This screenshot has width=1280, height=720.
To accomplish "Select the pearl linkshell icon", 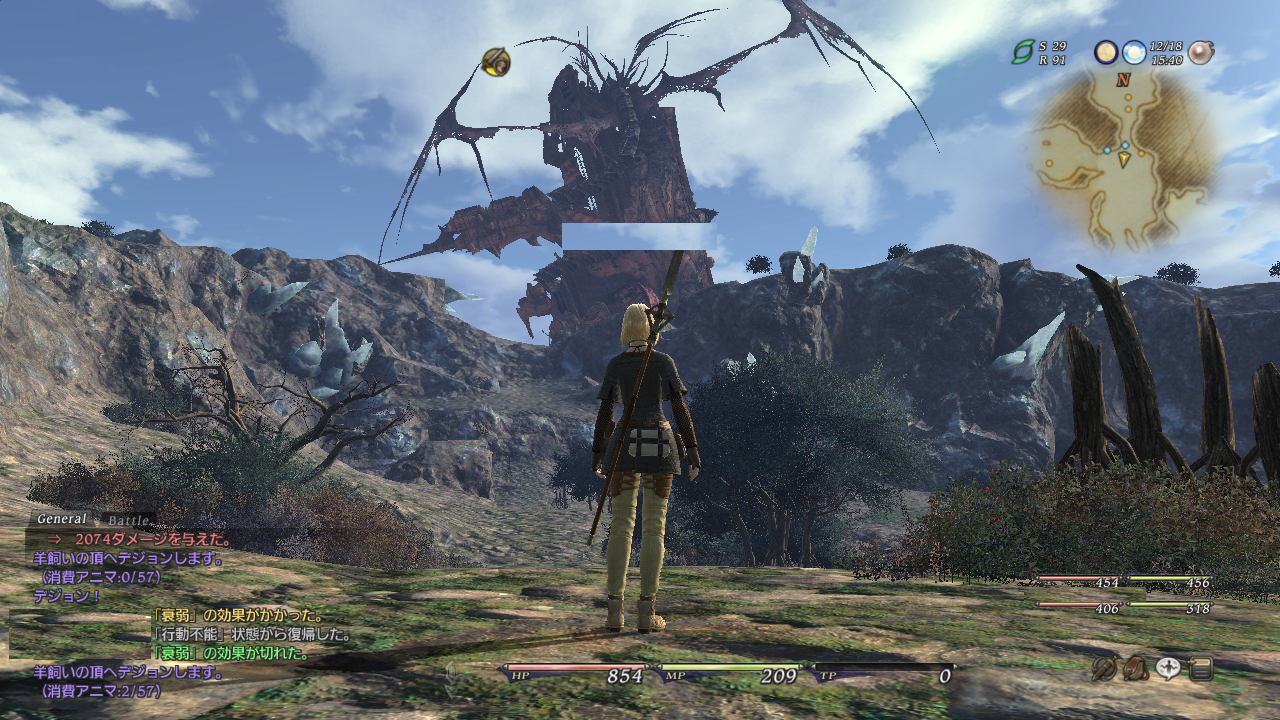I will (x=1200, y=52).
